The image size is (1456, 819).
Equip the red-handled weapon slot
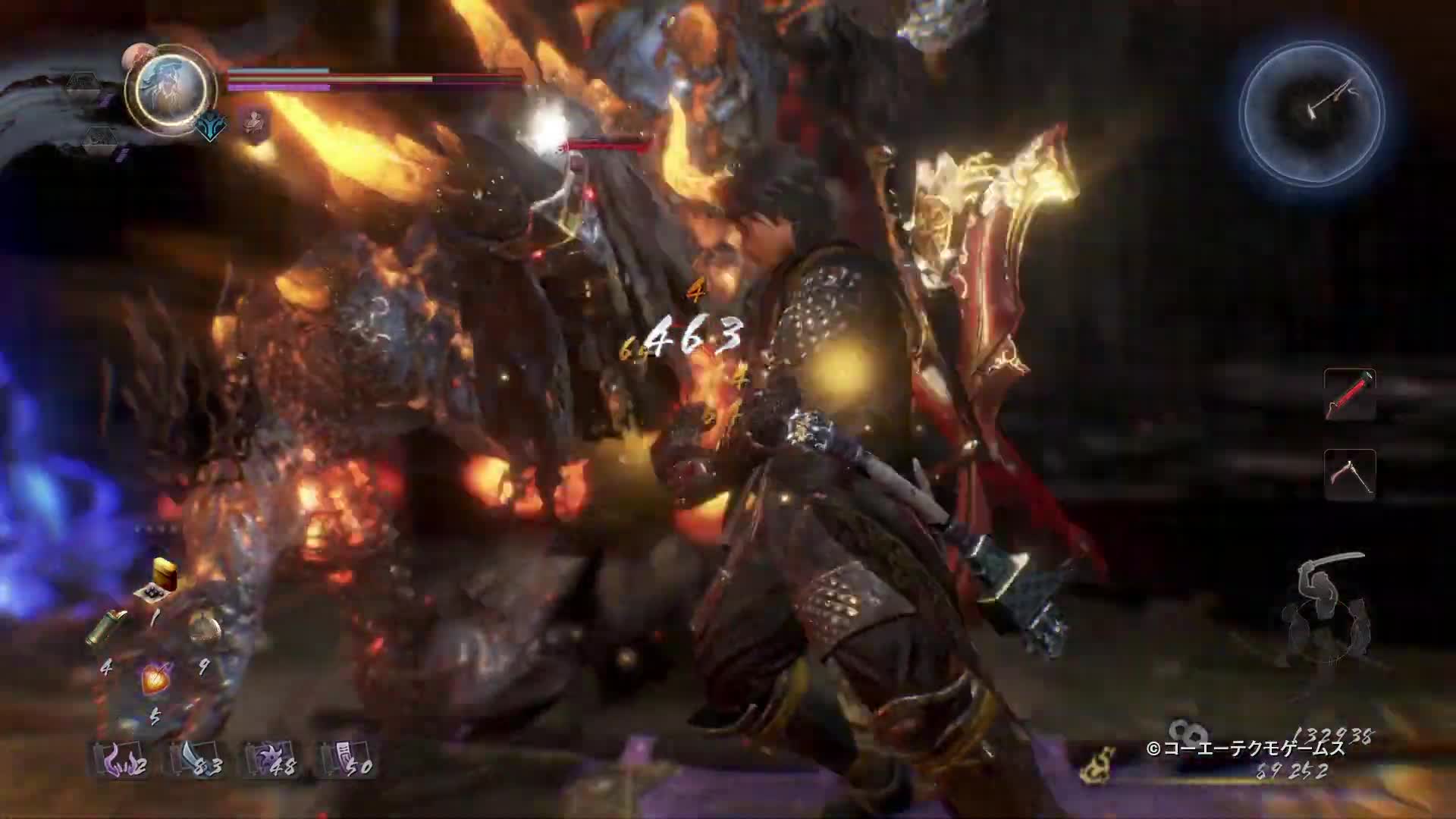pyautogui.click(x=1349, y=394)
